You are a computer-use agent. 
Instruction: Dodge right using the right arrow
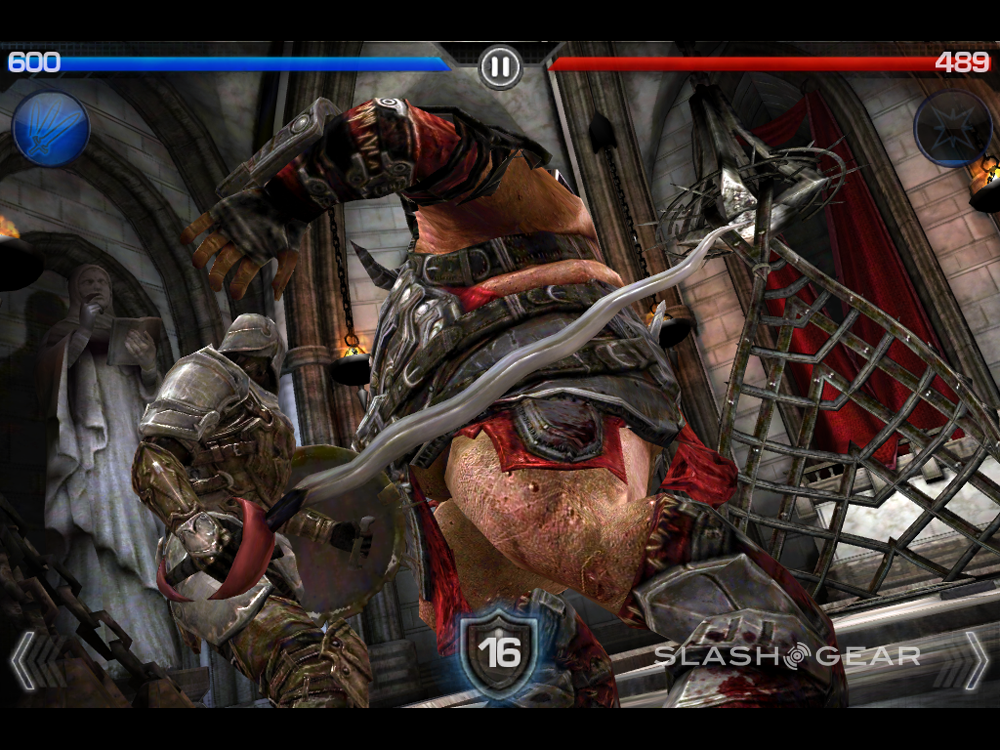pyautogui.click(x=974, y=660)
